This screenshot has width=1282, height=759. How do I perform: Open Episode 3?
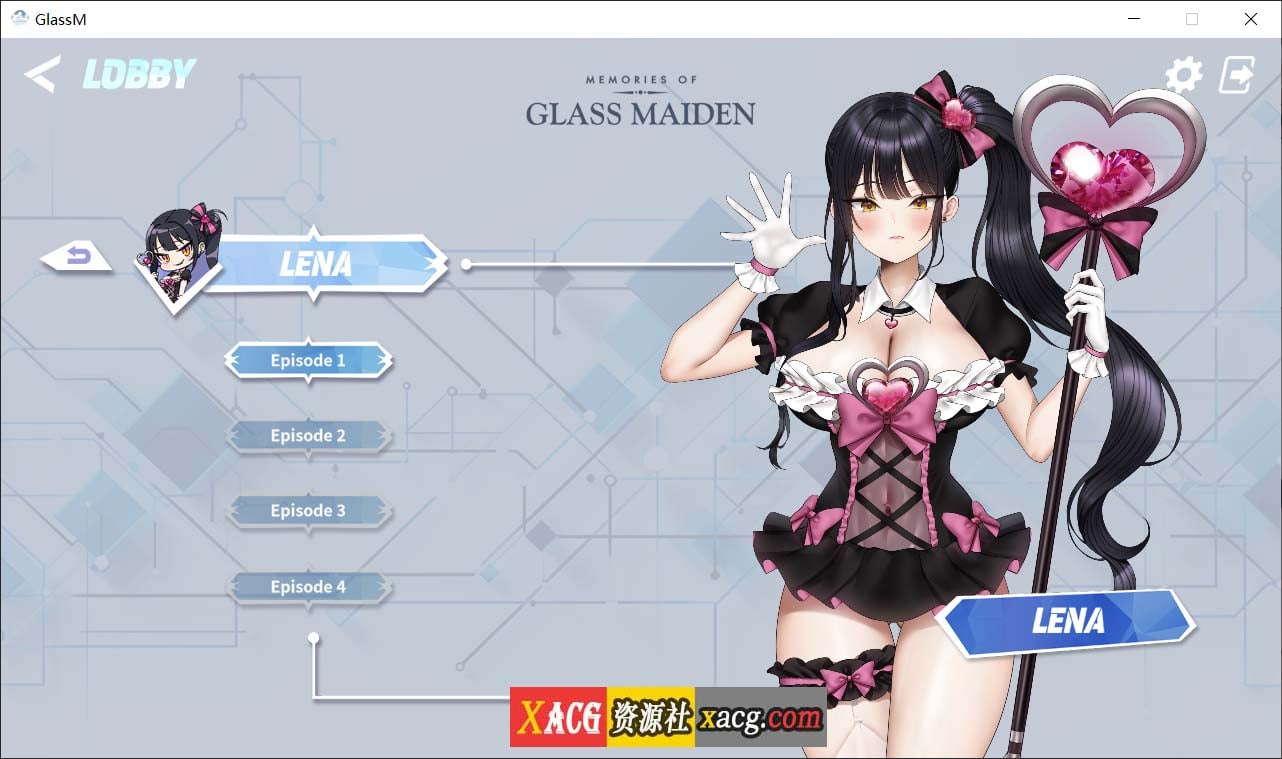pyautogui.click(x=308, y=510)
